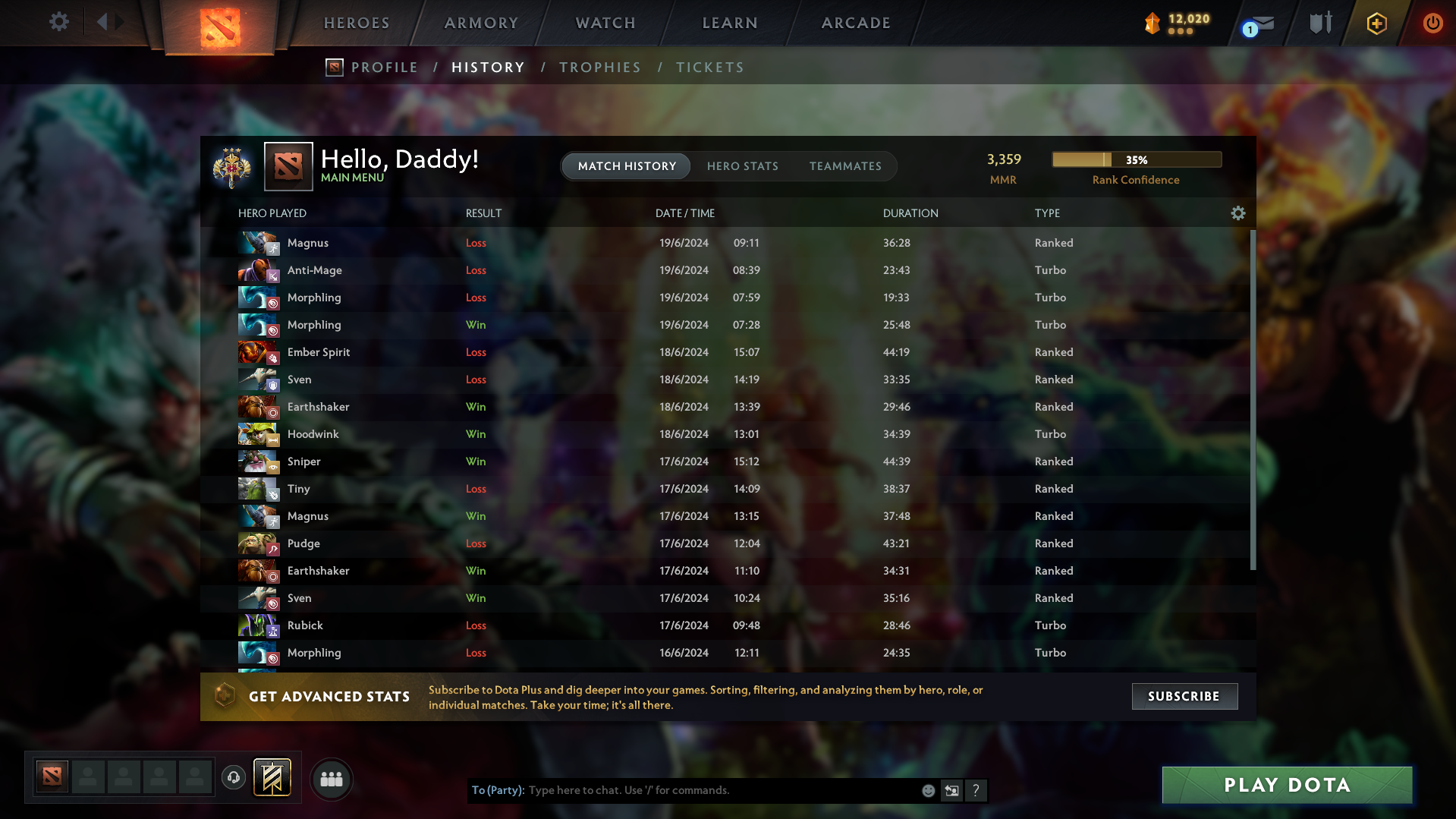Open the shield and sword equipment icon
1456x819 pixels.
click(1319, 23)
